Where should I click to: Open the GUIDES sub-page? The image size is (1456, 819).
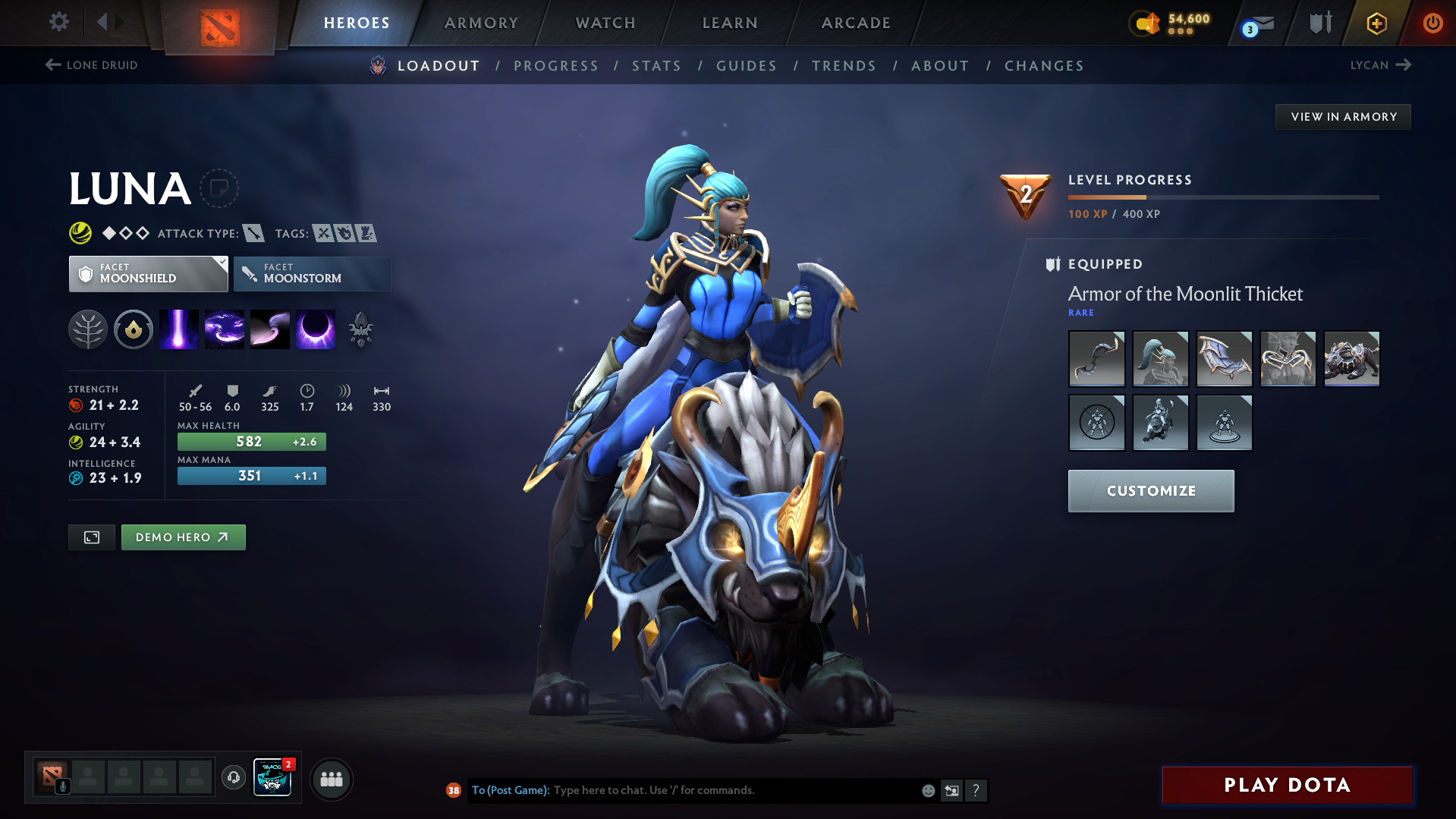point(746,66)
